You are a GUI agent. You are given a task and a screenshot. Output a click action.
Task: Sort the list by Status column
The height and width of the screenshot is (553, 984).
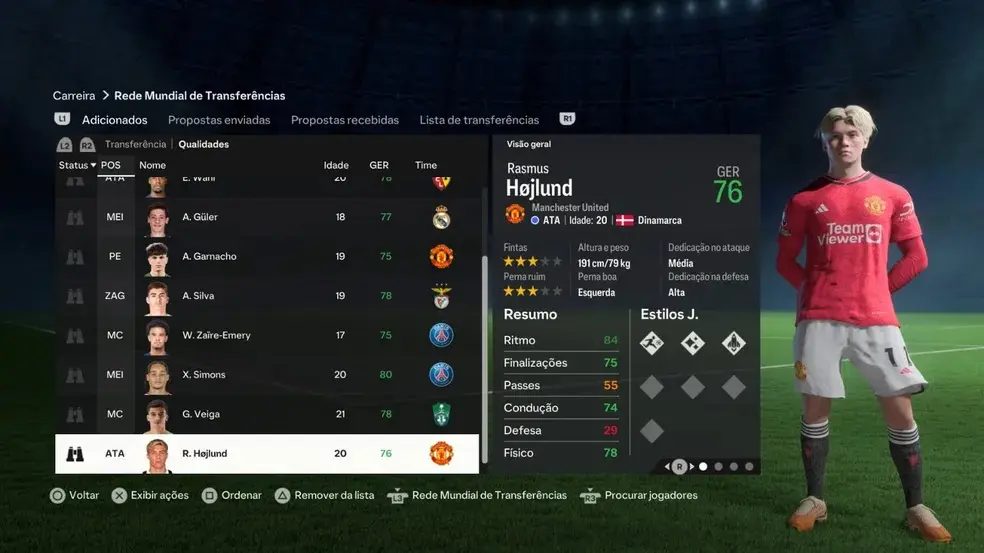pos(77,165)
